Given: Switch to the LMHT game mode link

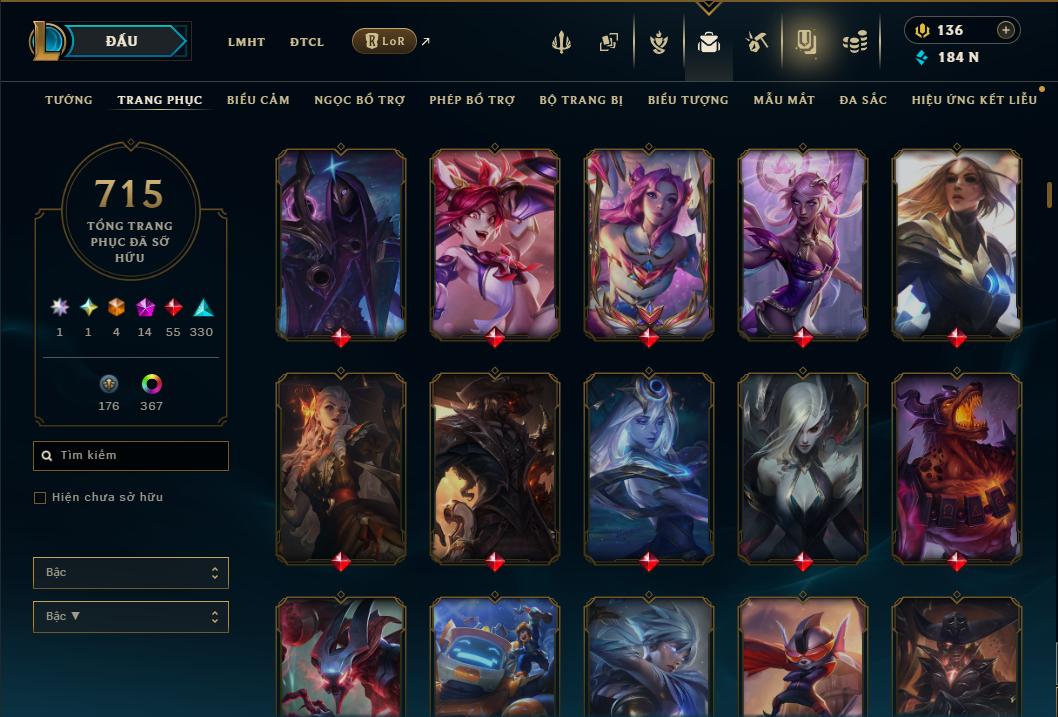Looking at the screenshot, I should coord(246,42).
